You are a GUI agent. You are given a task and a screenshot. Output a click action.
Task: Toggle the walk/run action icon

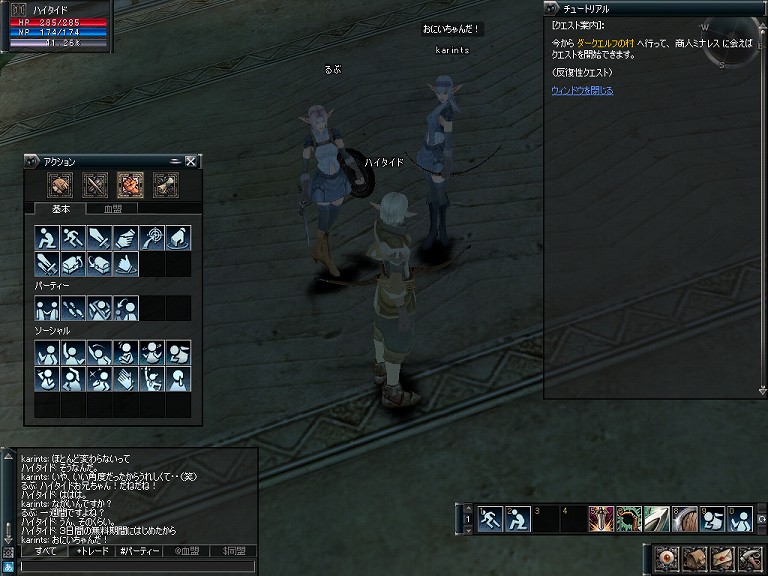pos(73,237)
